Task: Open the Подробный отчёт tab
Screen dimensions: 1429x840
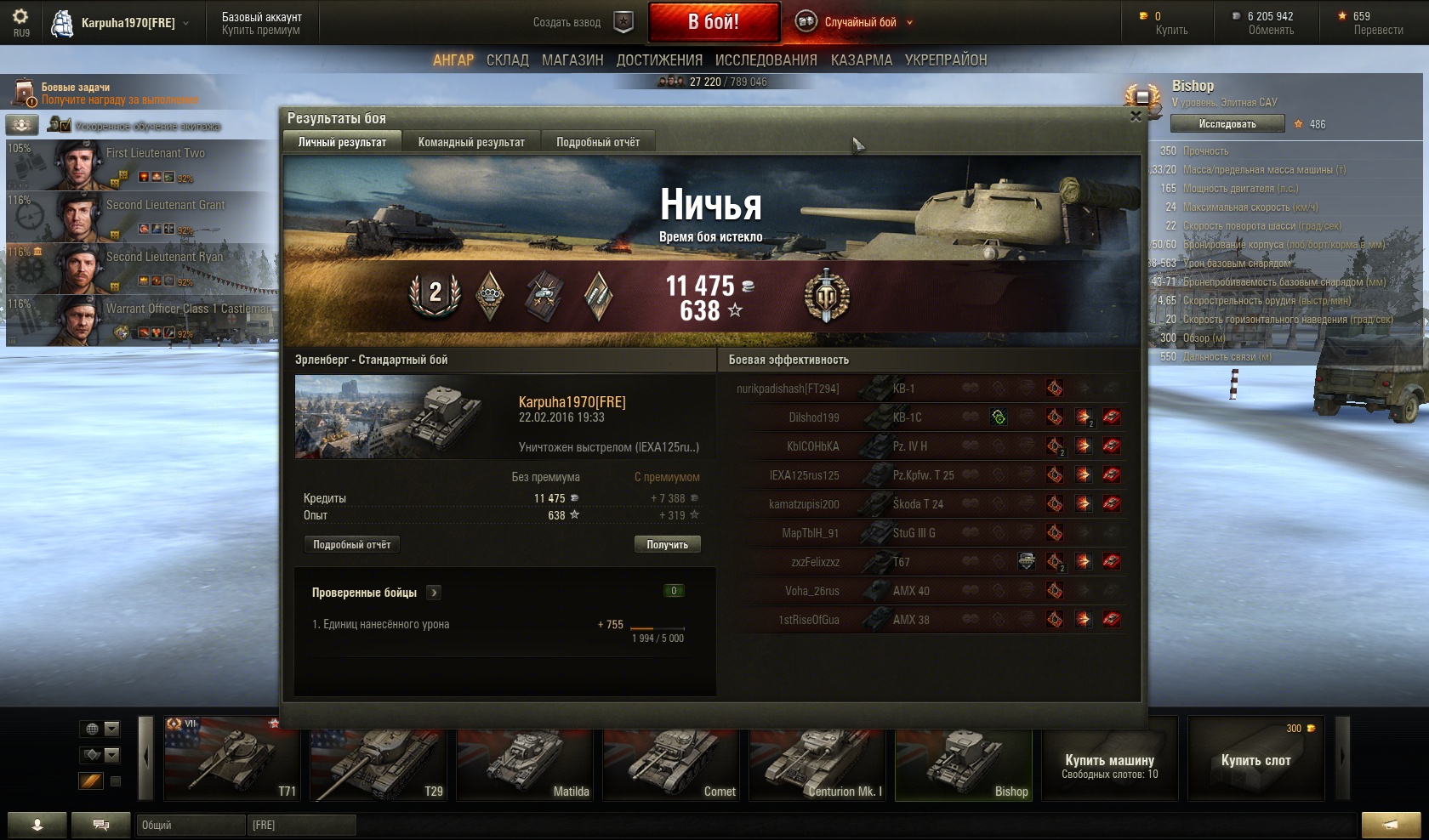Action: [x=598, y=142]
